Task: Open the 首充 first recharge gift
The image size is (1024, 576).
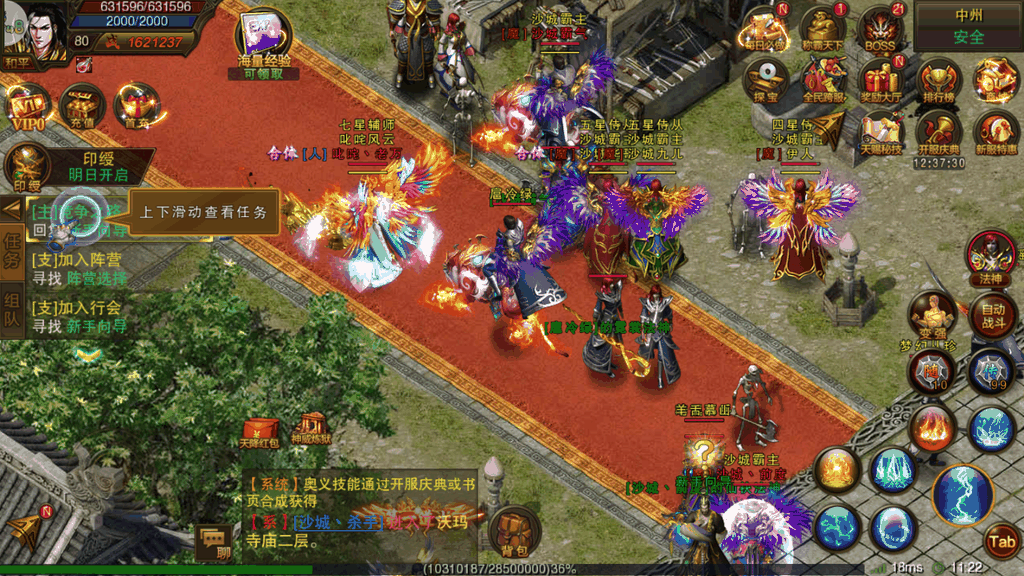Action: pyautogui.click(x=136, y=105)
